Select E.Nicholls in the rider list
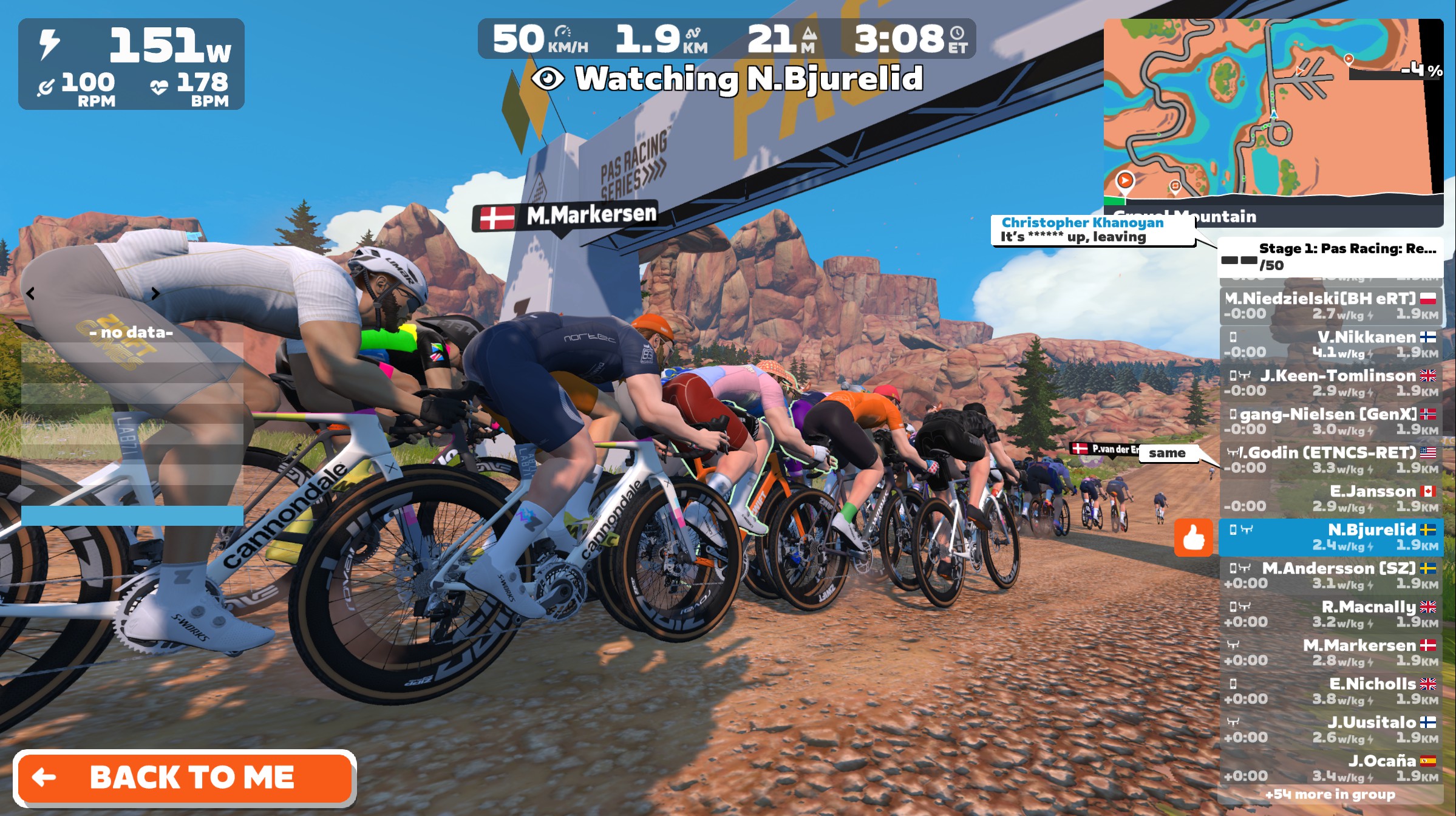Screen dimensions: 1456x816 tap(1330, 690)
